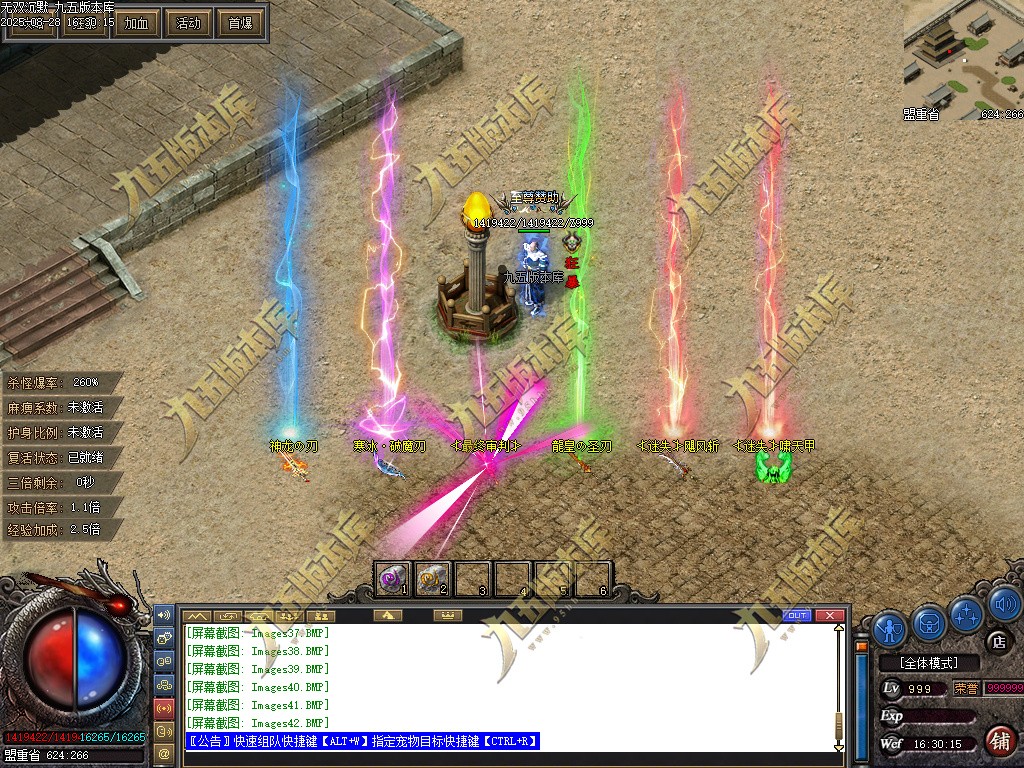Open the 首爆 first-drop panel

(240, 23)
